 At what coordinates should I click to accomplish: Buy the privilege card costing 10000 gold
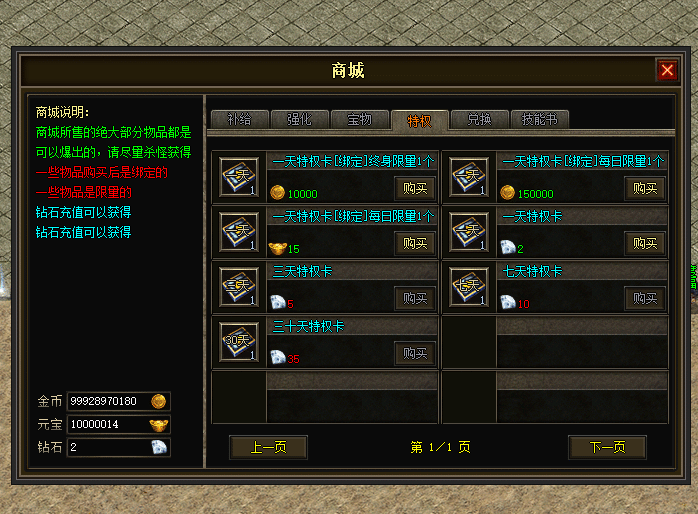pos(415,188)
